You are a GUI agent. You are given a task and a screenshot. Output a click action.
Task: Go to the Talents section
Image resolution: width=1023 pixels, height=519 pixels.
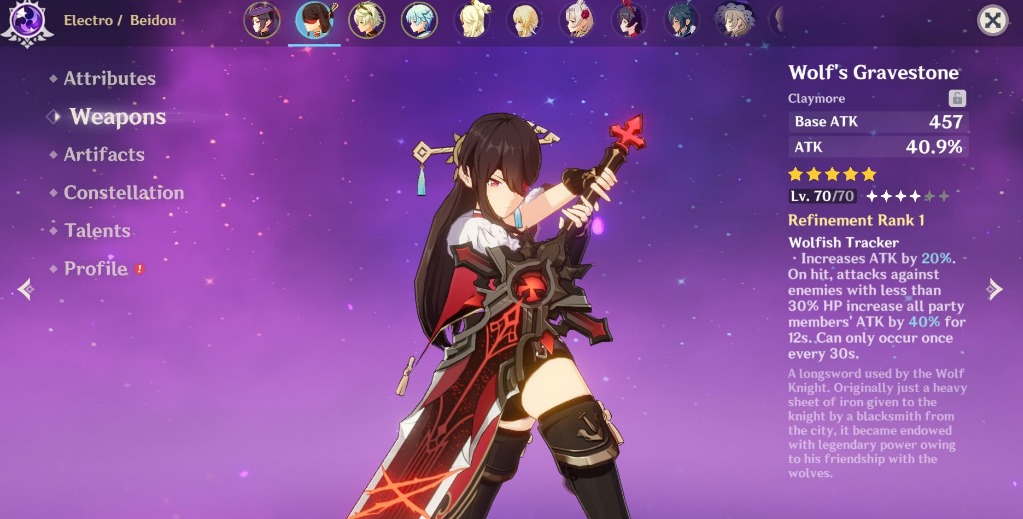click(x=97, y=231)
